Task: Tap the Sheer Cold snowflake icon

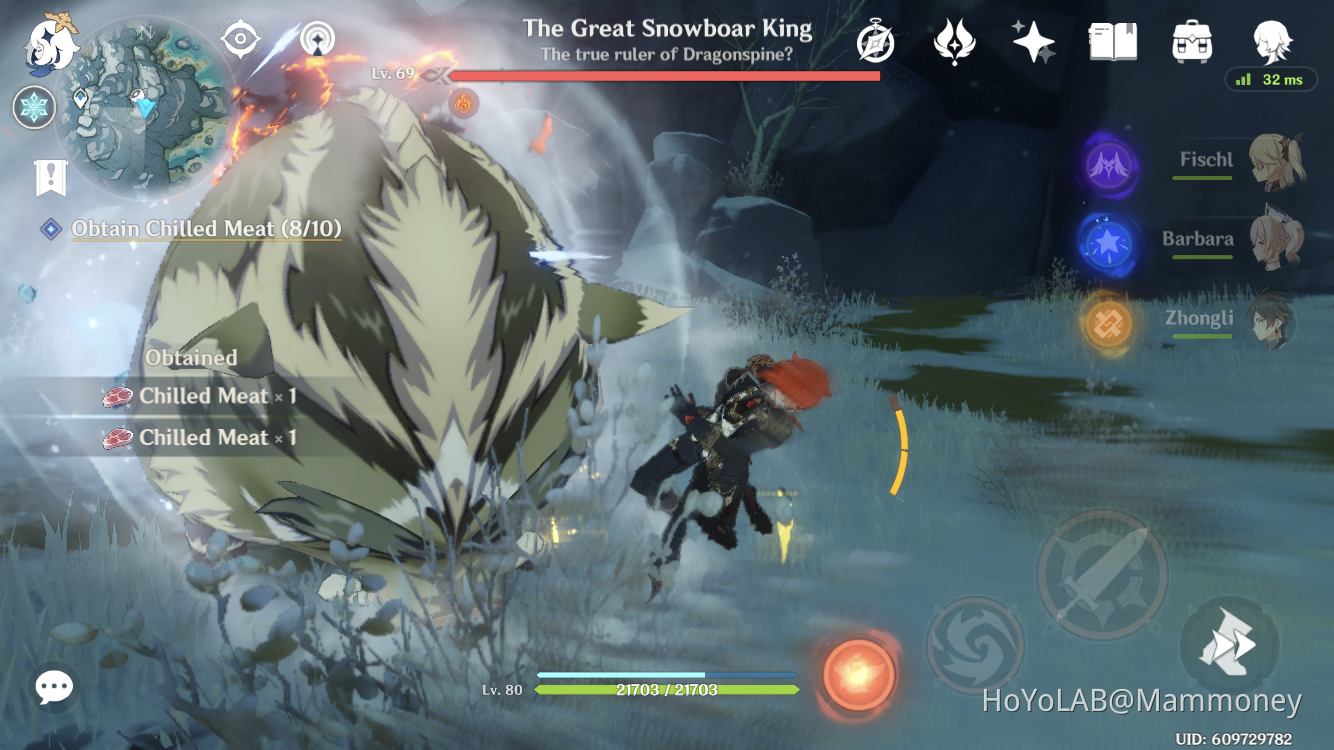Action: click(x=34, y=107)
